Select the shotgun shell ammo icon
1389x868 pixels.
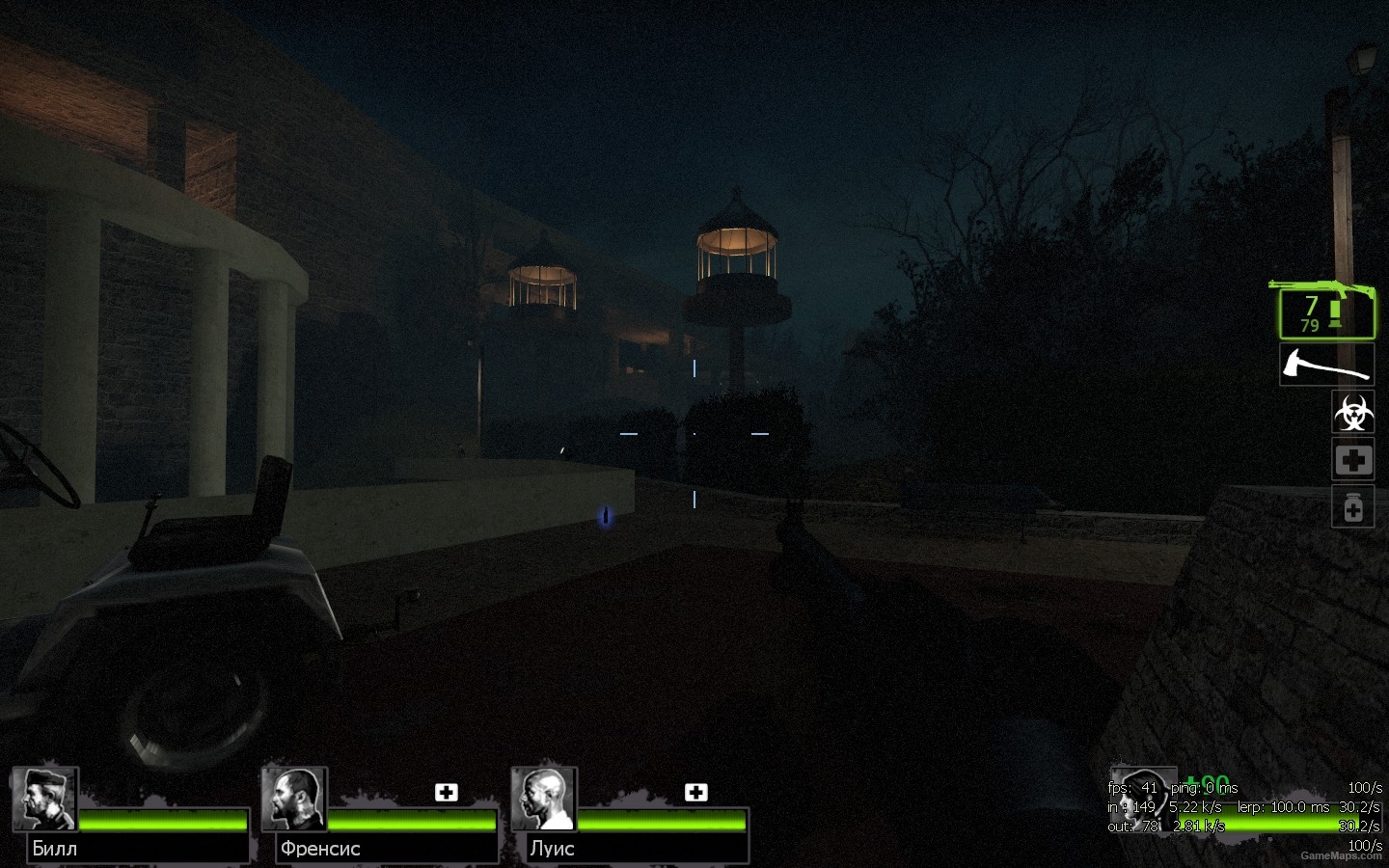(x=1335, y=312)
